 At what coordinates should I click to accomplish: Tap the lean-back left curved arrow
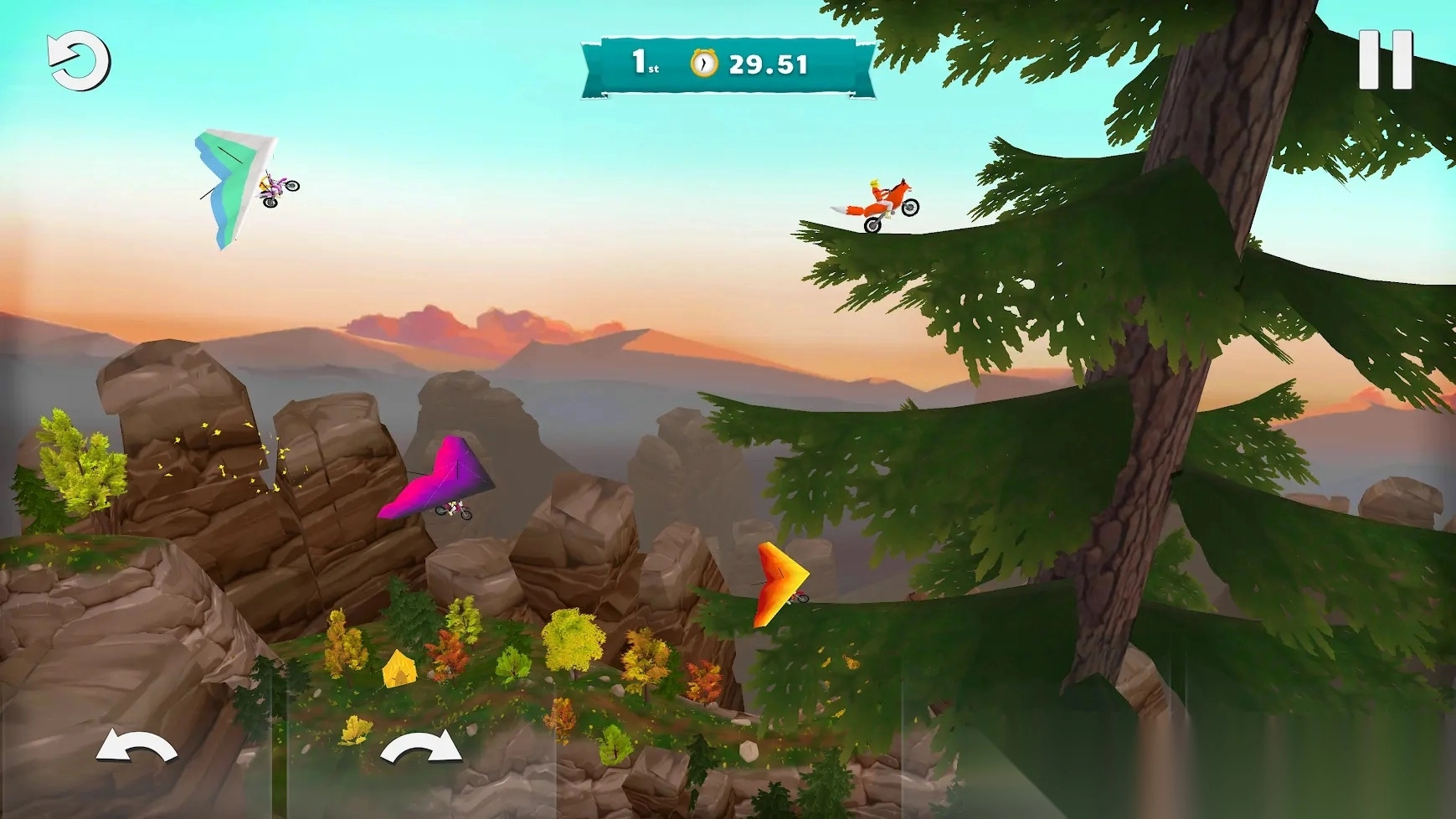click(x=136, y=746)
